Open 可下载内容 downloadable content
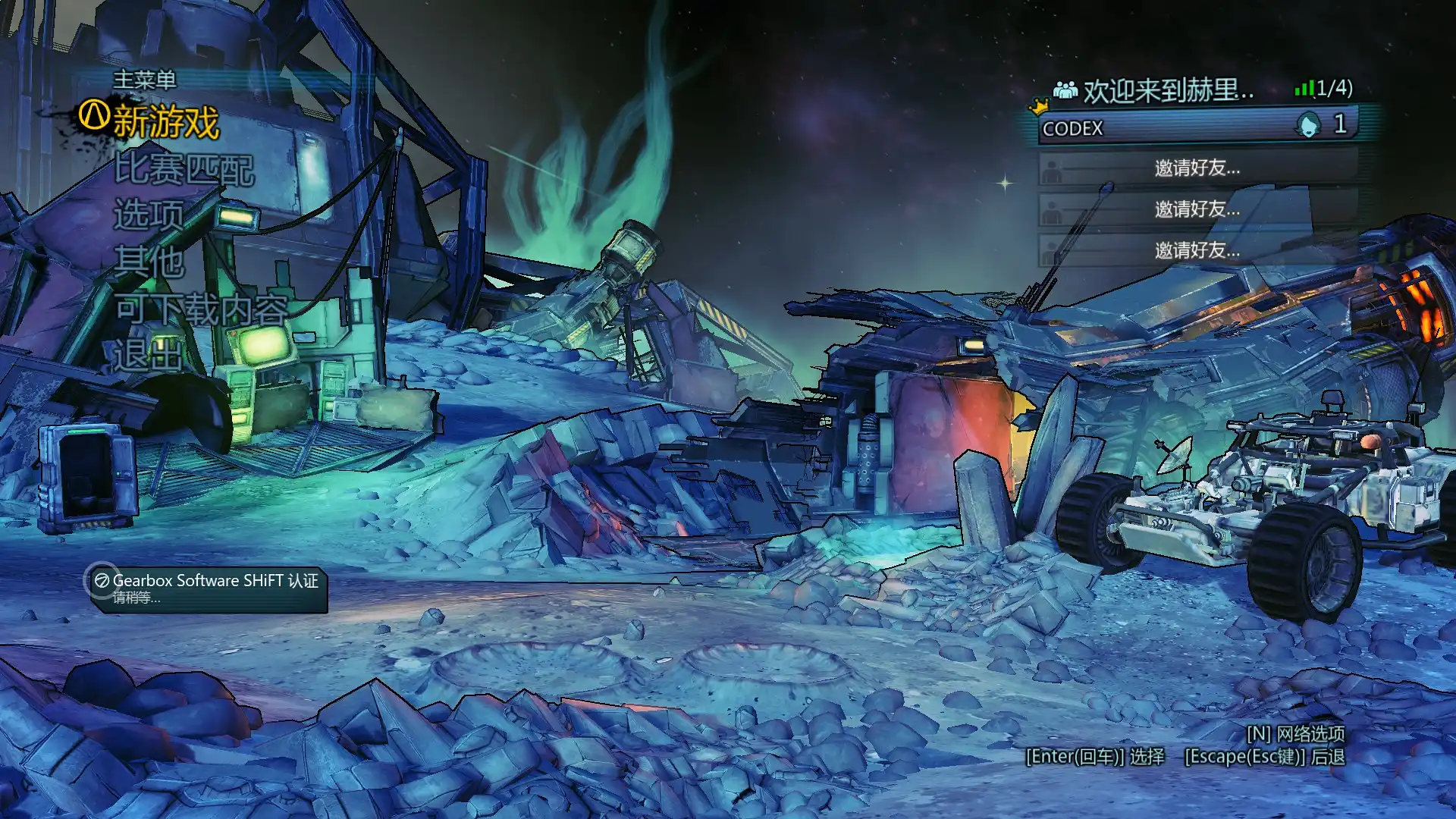The width and height of the screenshot is (1456, 819). [202, 309]
